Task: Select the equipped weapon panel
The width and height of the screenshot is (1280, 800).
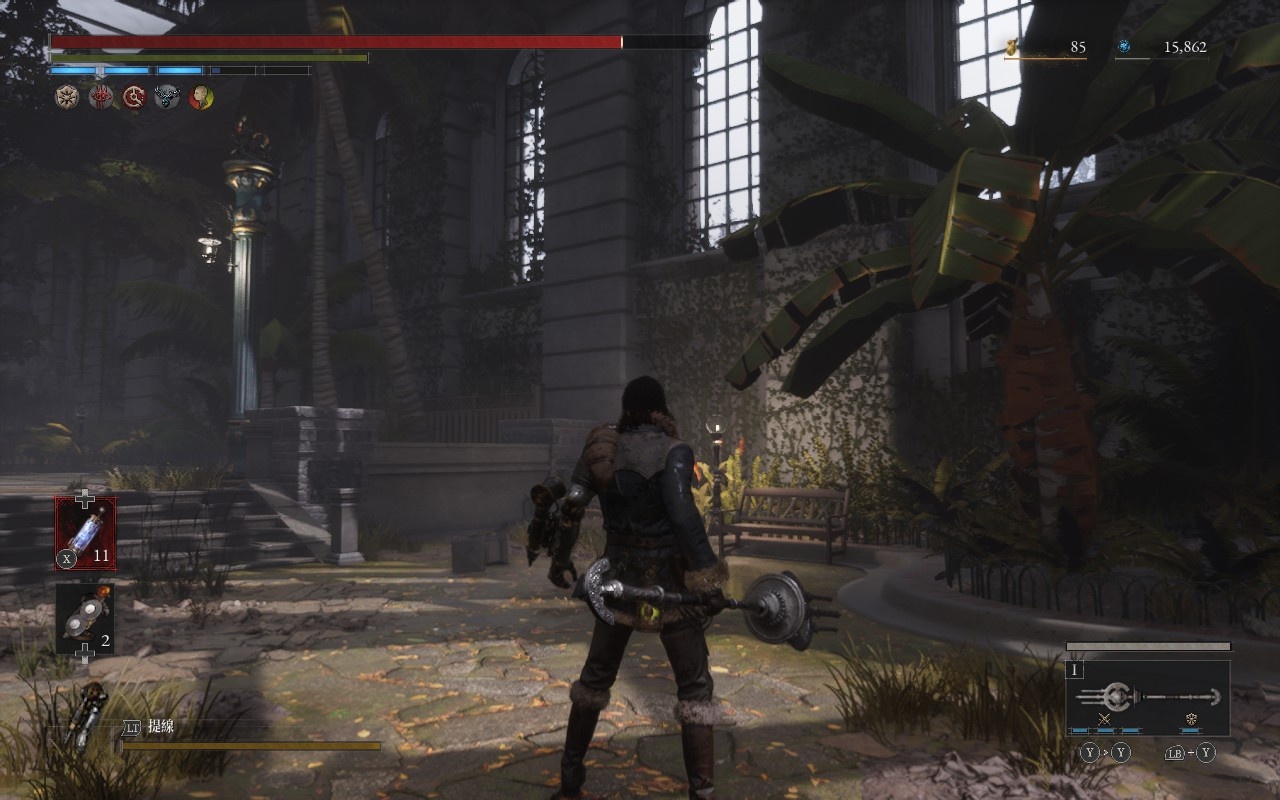Action: click(1147, 697)
